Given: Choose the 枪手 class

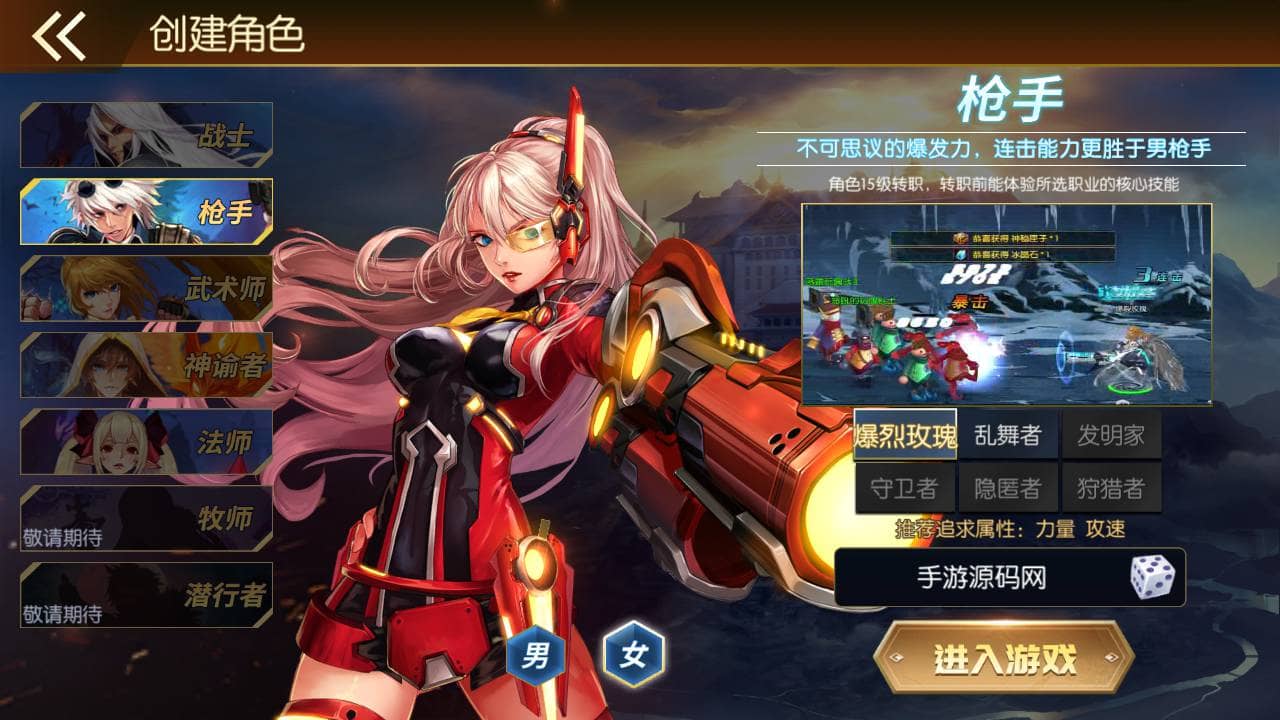Looking at the screenshot, I should point(147,211).
